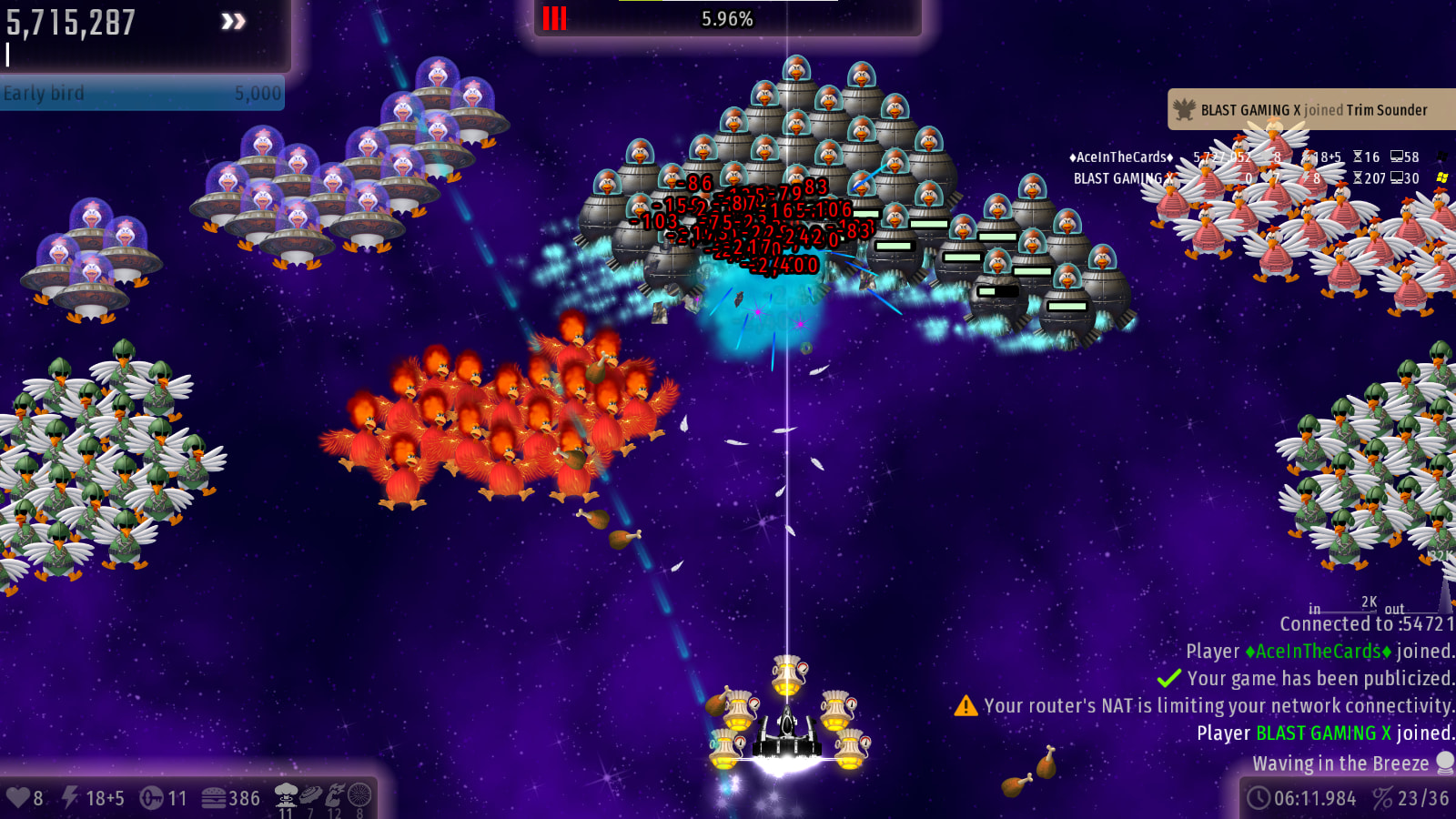Choose the flexing arm power-up icon

[335, 794]
